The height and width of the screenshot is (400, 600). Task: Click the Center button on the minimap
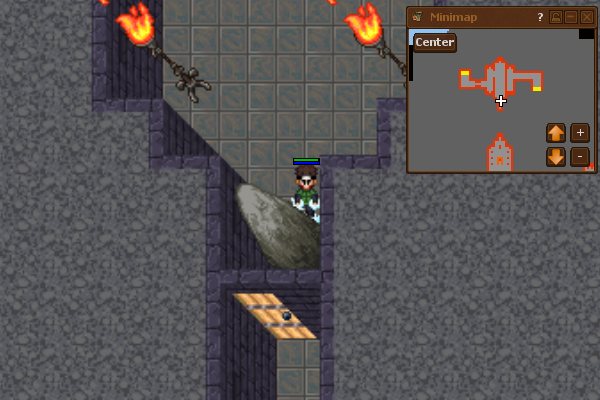435,42
